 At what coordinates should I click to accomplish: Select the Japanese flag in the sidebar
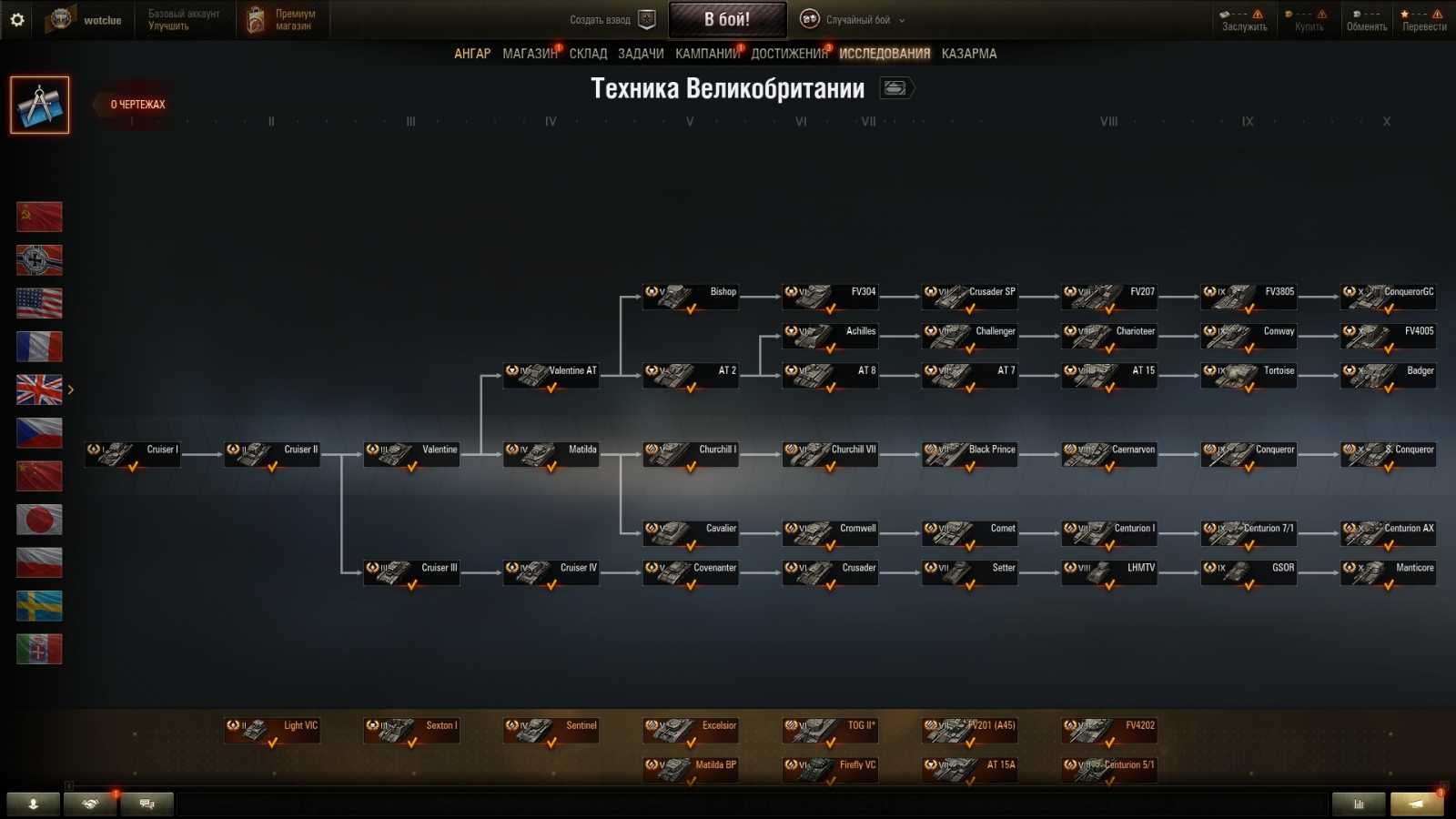pos(39,519)
